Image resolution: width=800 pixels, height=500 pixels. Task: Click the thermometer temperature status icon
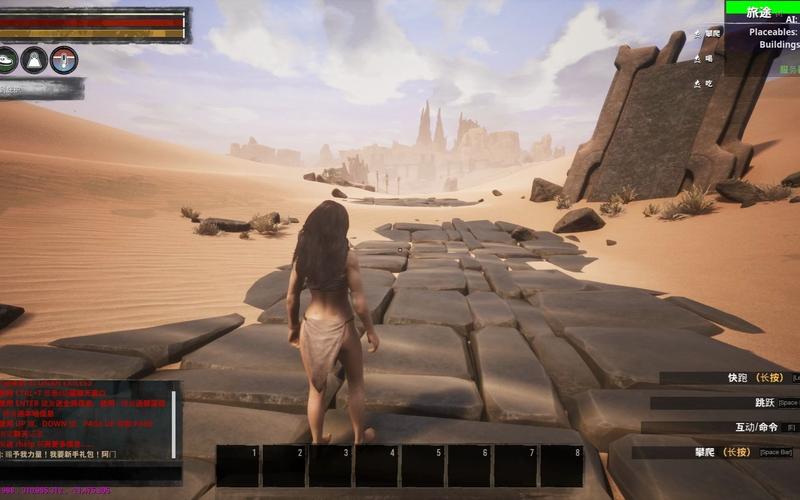64,60
